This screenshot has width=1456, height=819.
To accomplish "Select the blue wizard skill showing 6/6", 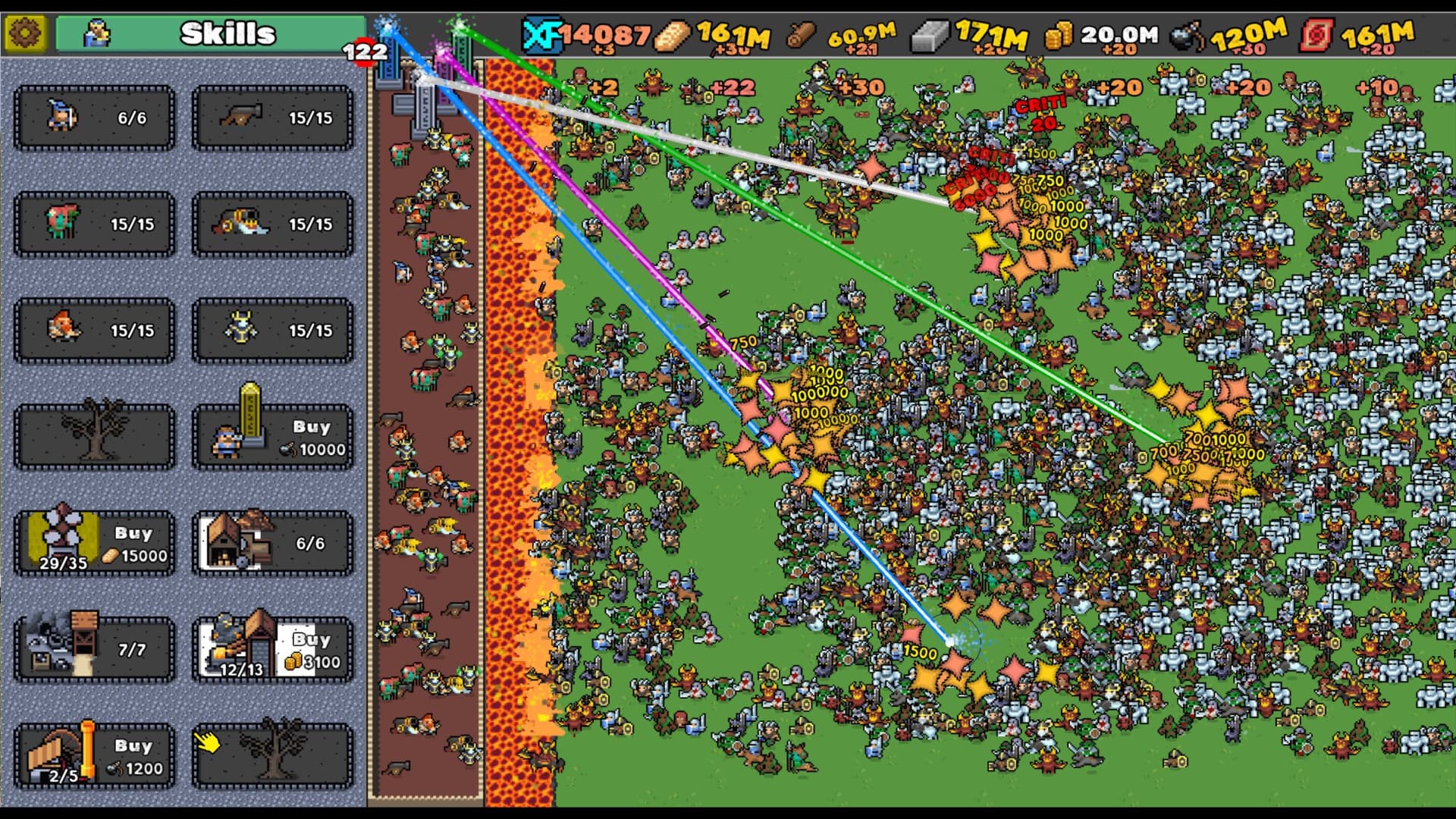I will 93,118.
